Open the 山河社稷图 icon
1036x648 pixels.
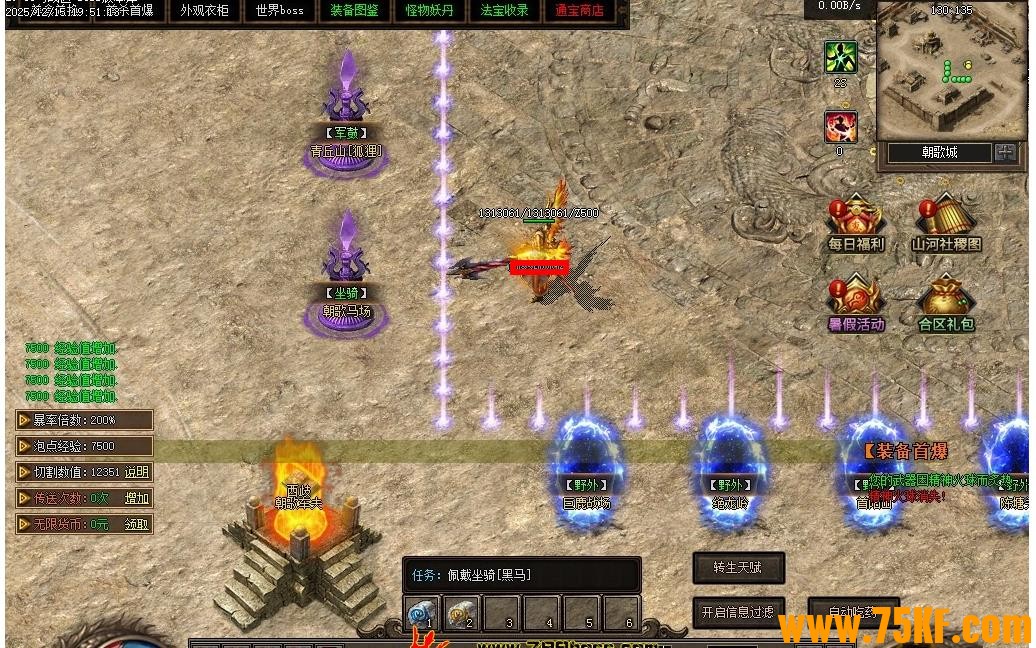coord(946,222)
